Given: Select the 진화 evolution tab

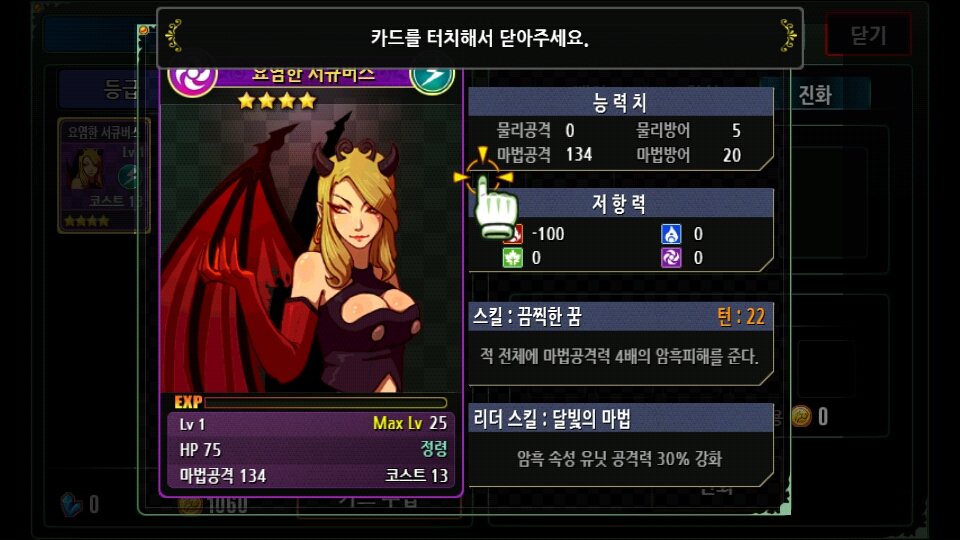Looking at the screenshot, I should (x=815, y=95).
